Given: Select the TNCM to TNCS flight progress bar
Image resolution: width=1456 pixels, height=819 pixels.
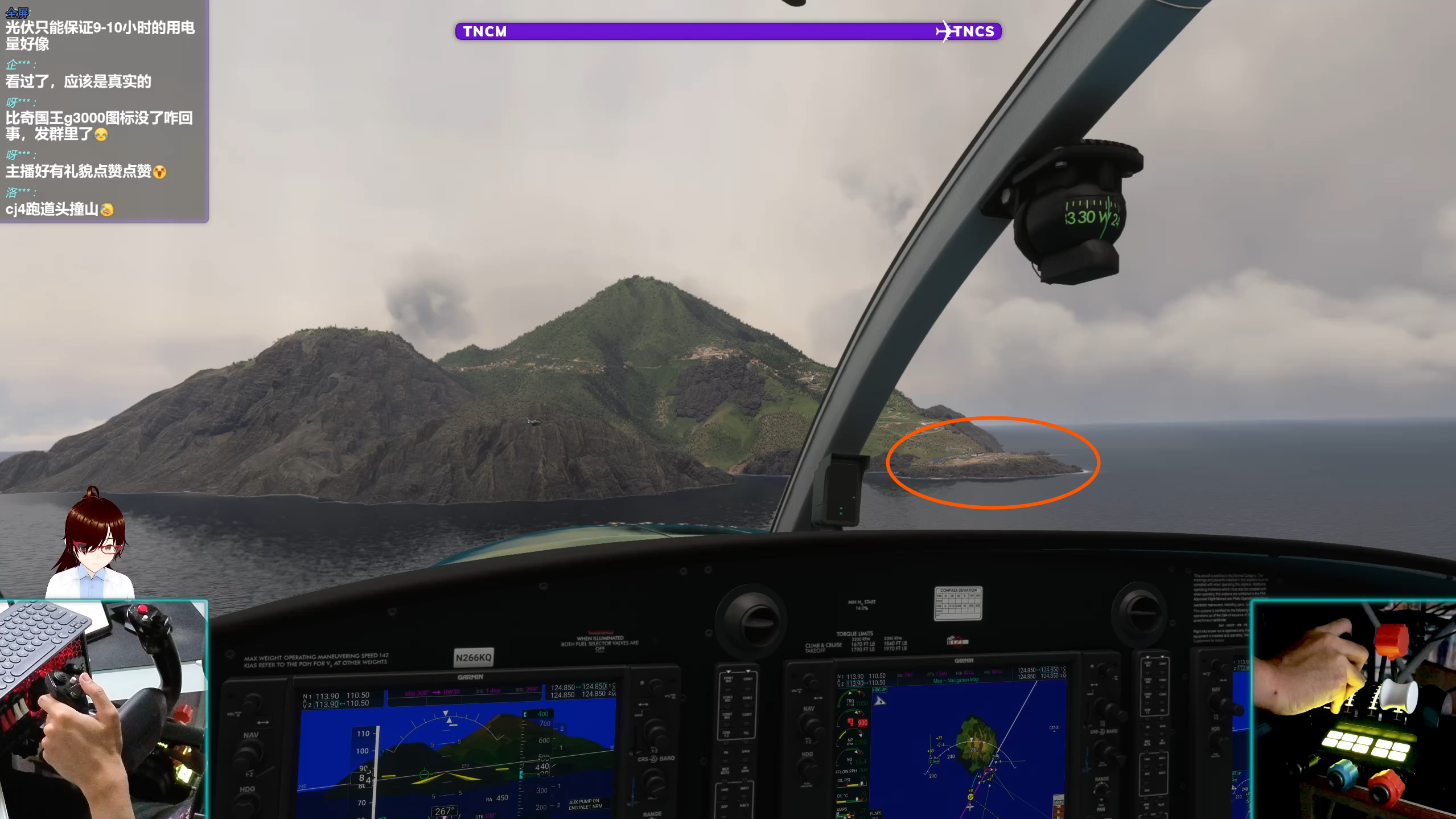Looking at the screenshot, I should point(727,31).
